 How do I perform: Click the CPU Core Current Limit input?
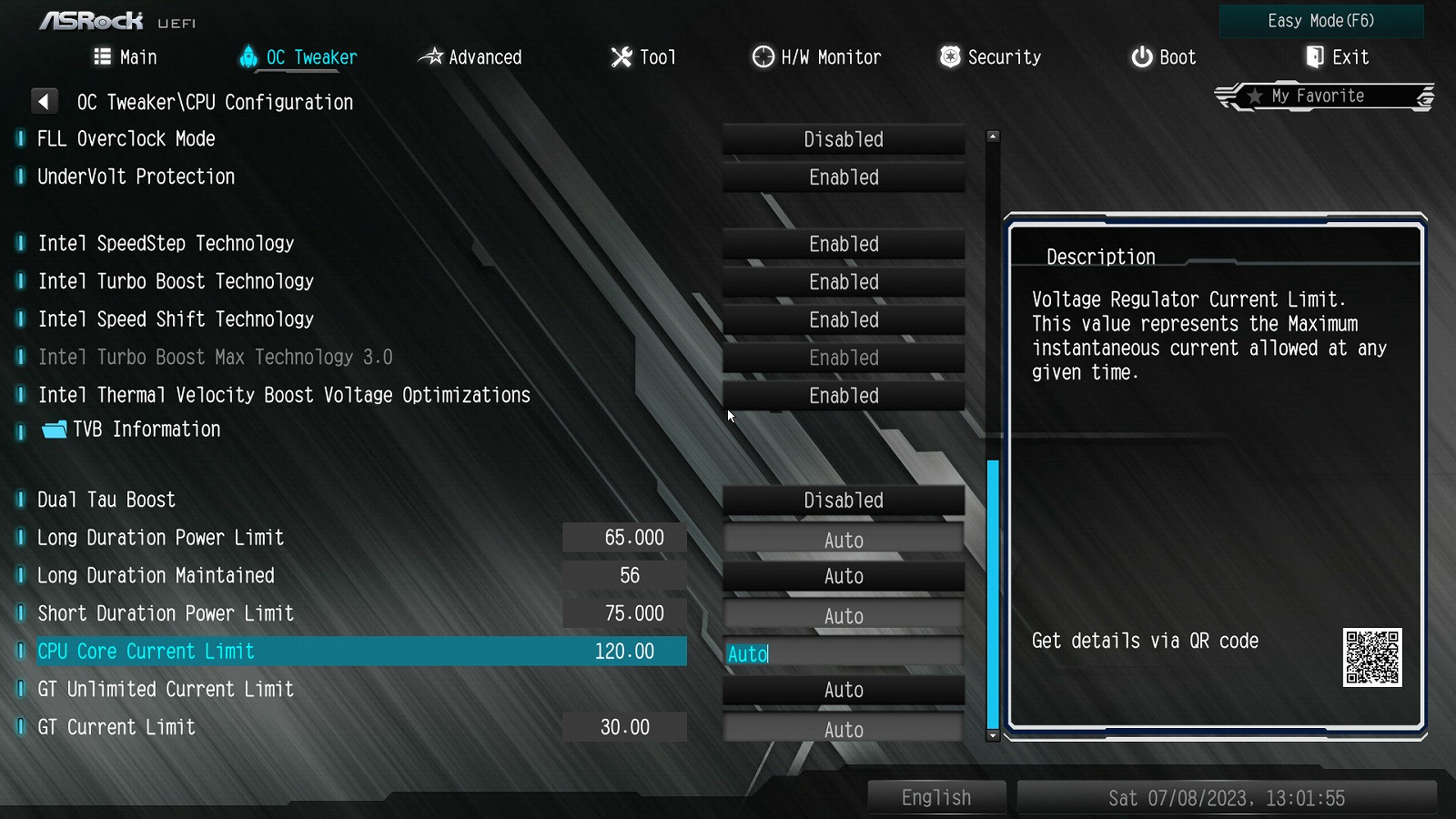844,653
